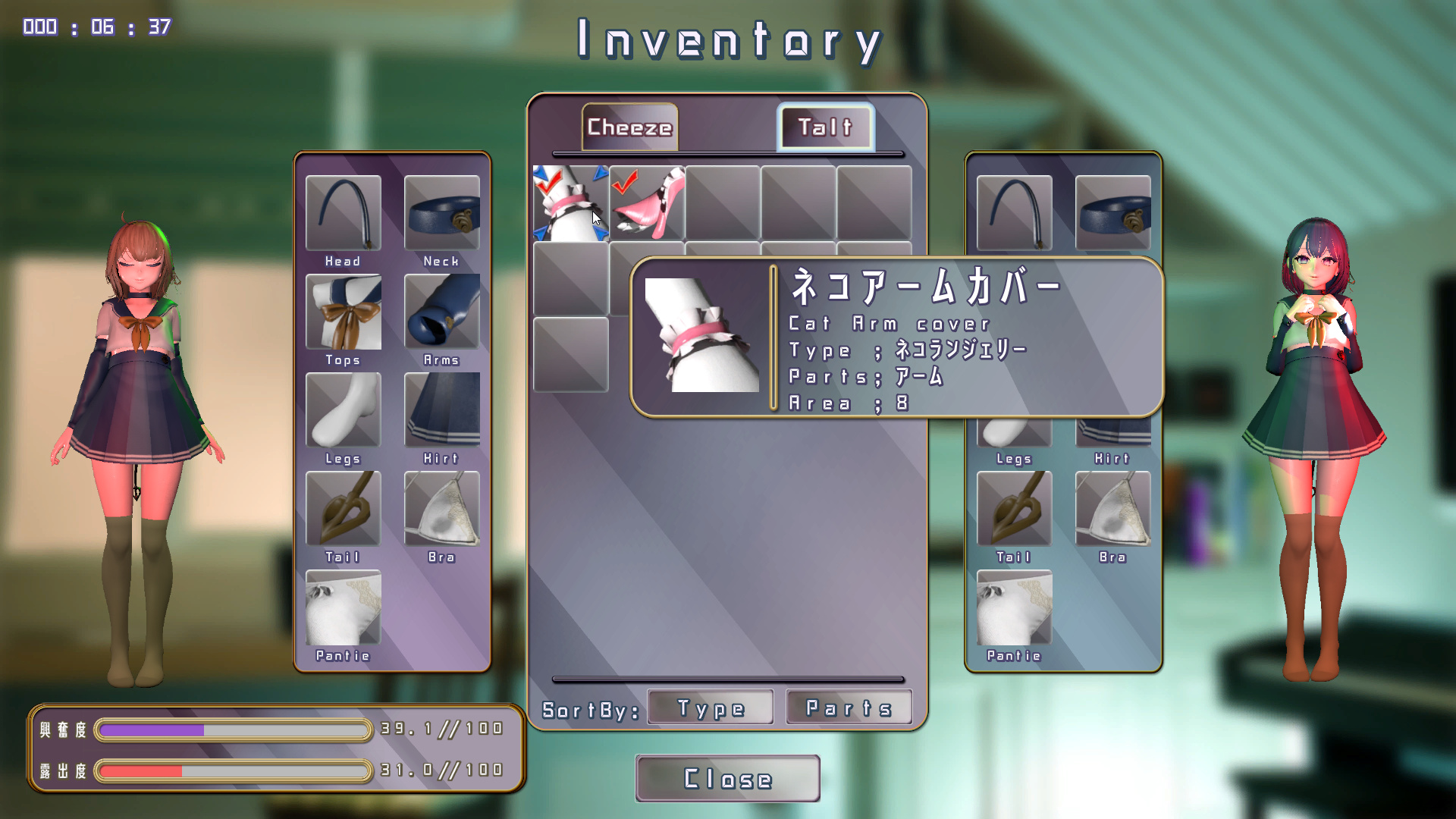Close the Inventory screen
Screen dimensions: 1456x819
727,778
